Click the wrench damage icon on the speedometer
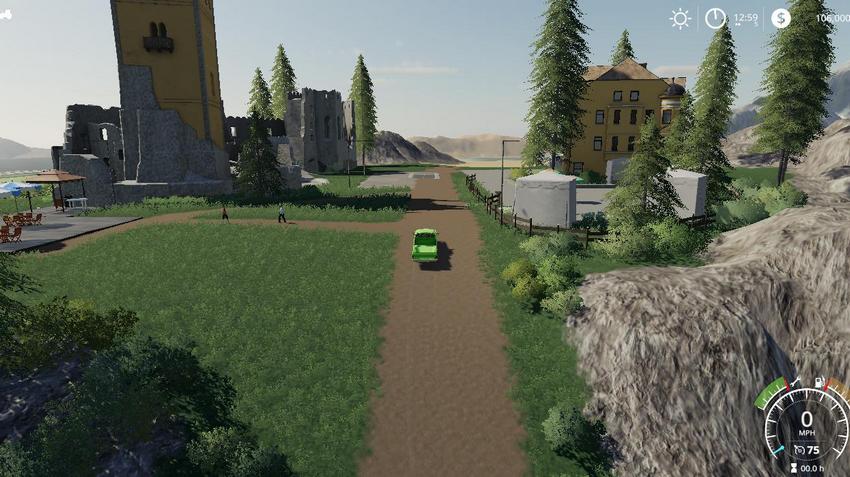The image size is (850, 477). (x=796, y=382)
